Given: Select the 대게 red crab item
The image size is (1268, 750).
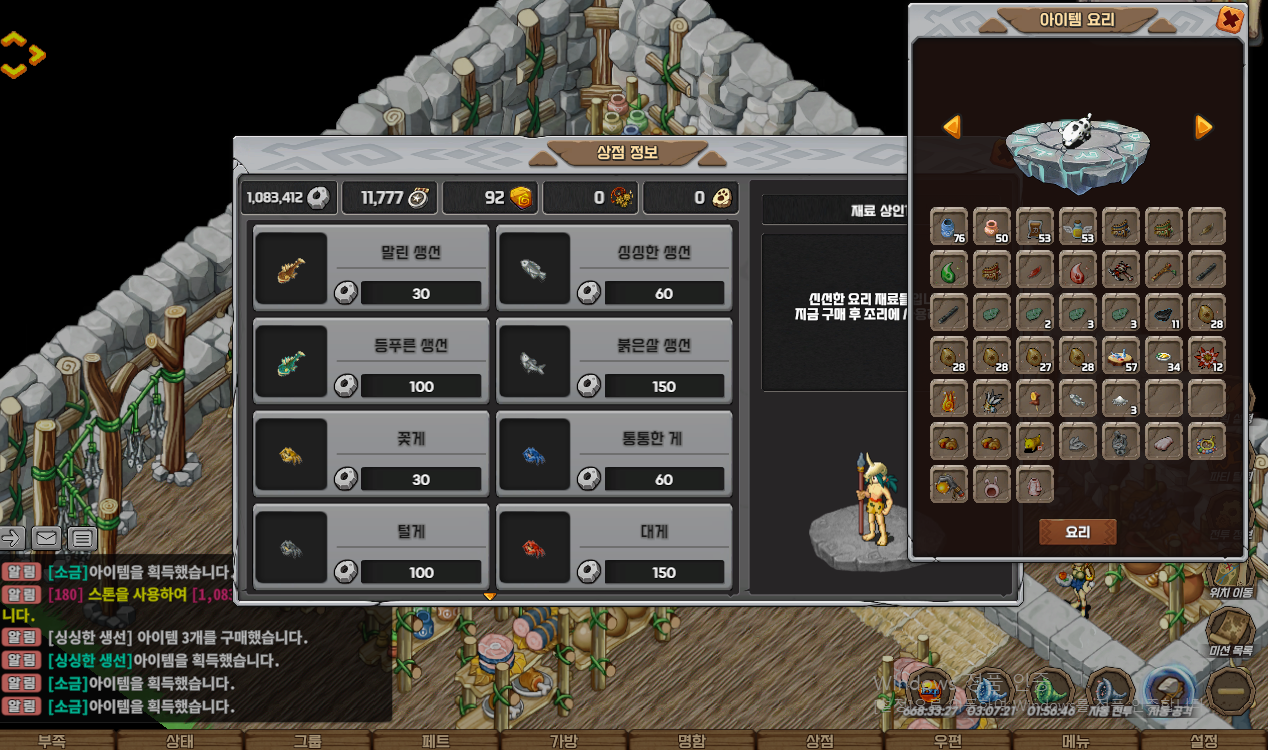Looking at the screenshot, I should 615,545.
